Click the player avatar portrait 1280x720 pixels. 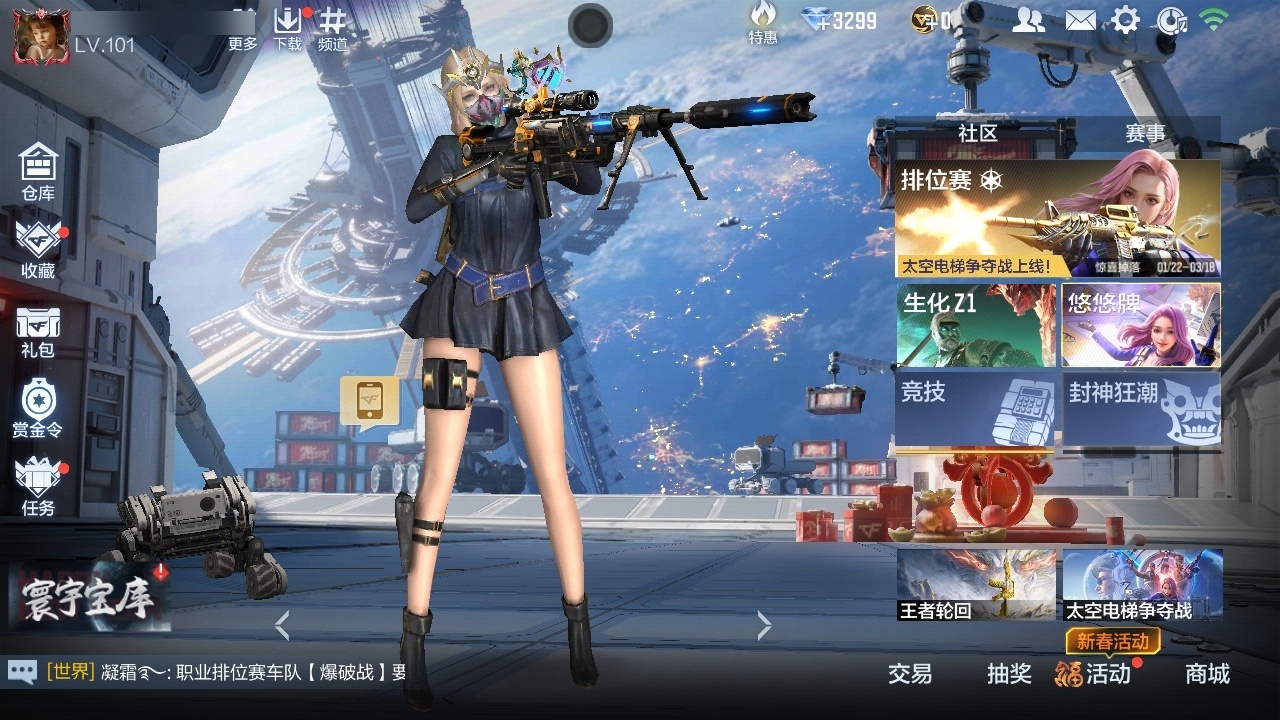tap(41, 34)
